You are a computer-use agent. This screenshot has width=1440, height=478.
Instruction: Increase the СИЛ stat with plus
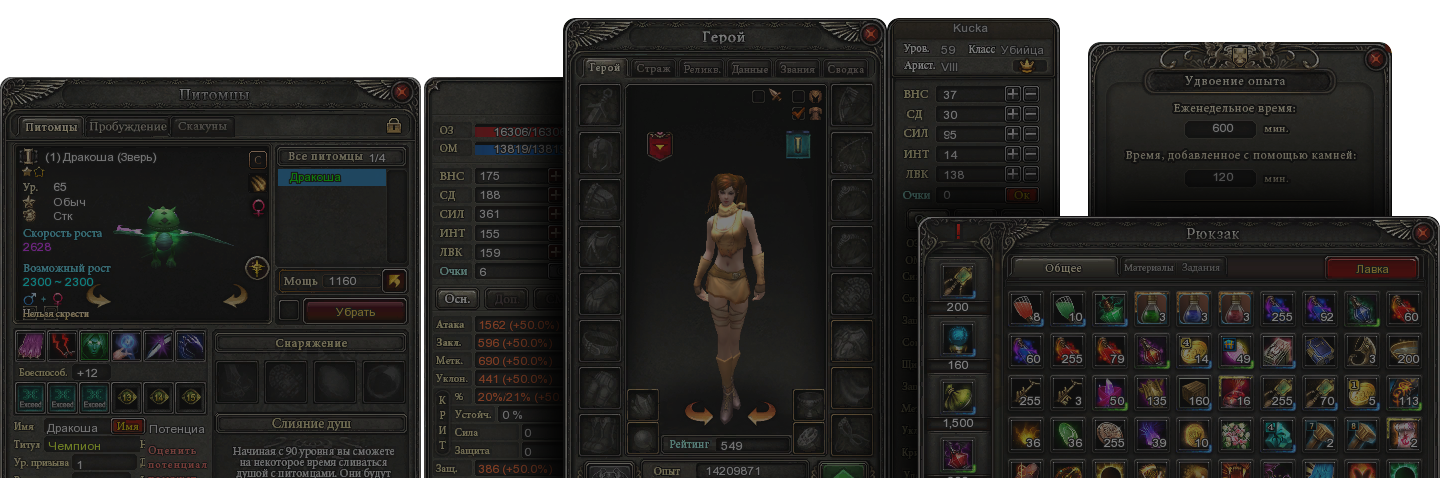(1013, 134)
